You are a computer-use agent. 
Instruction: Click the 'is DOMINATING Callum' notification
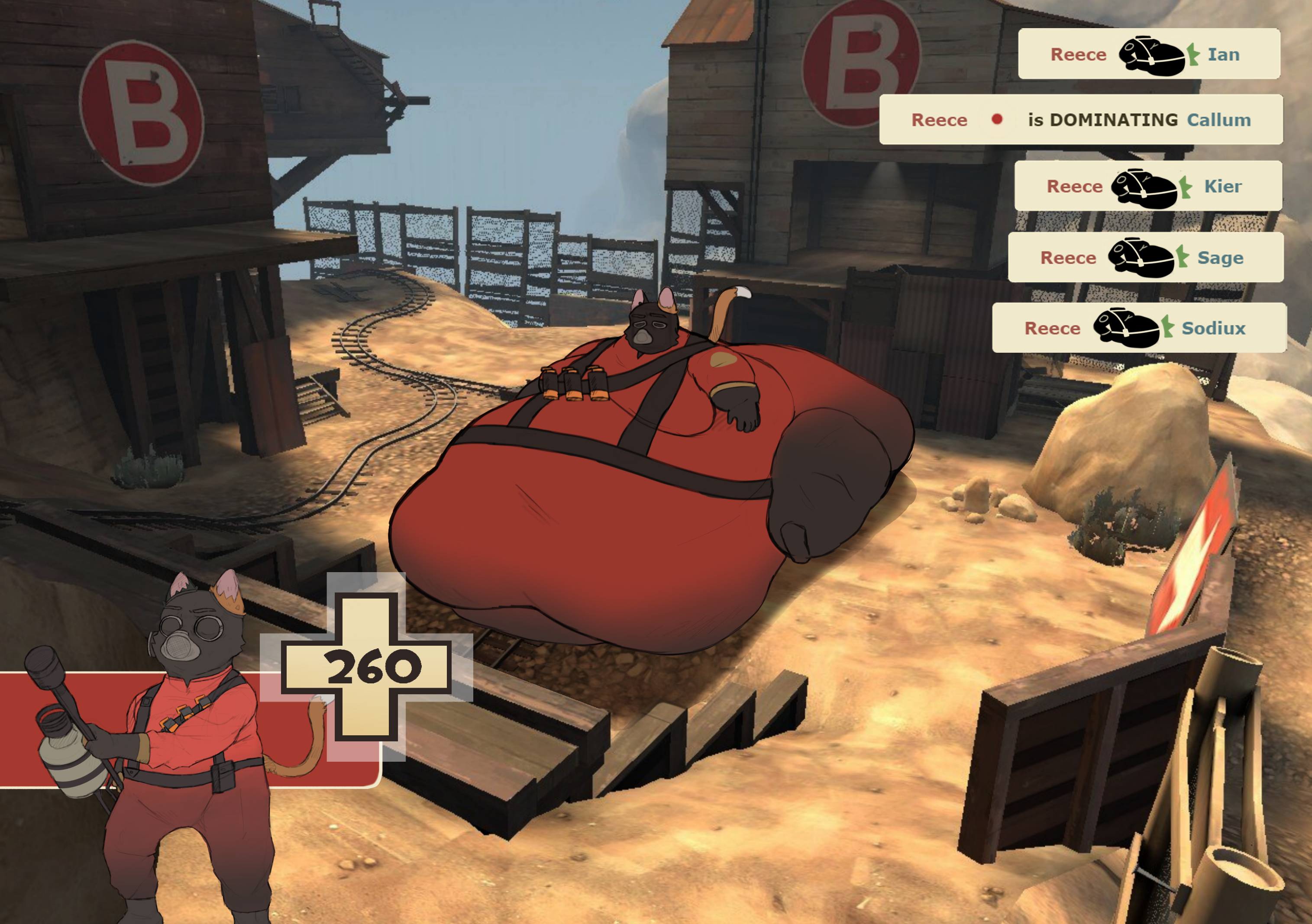click(x=1081, y=119)
